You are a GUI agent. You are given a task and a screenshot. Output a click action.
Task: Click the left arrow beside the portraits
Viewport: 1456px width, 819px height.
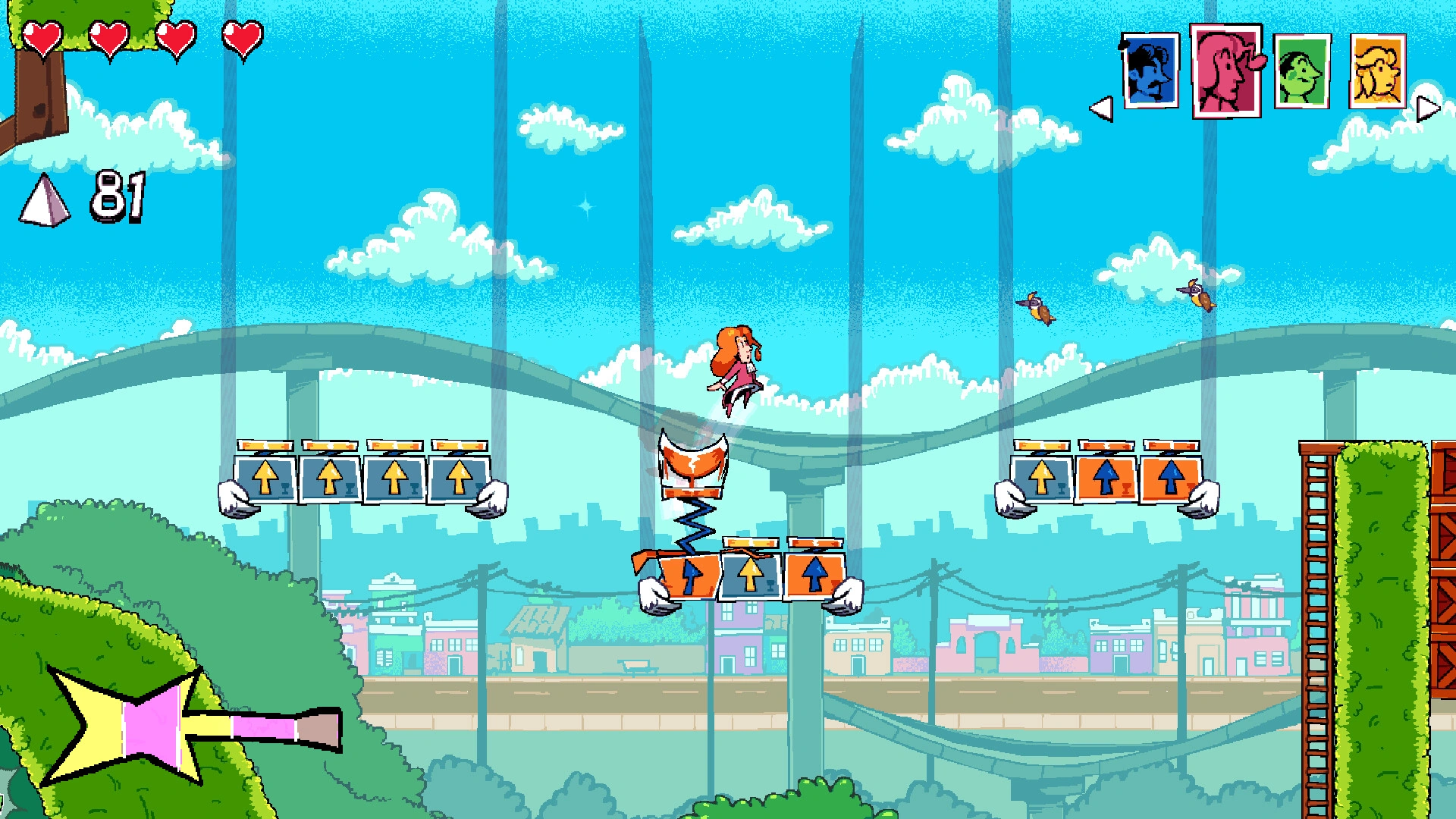[x=1102, y=108]
